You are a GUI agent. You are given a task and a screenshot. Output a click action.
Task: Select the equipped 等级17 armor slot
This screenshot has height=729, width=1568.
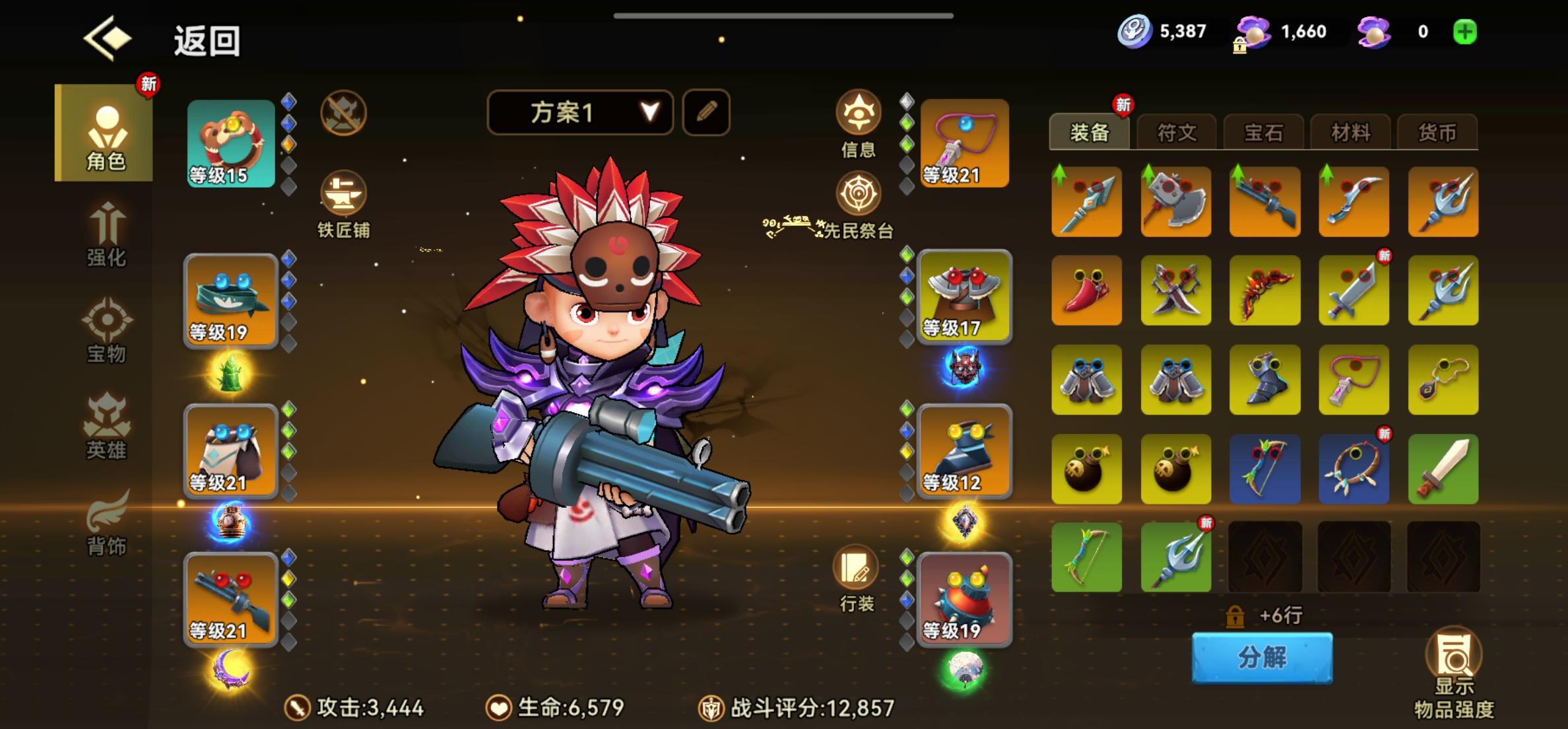tap(965, 297)
